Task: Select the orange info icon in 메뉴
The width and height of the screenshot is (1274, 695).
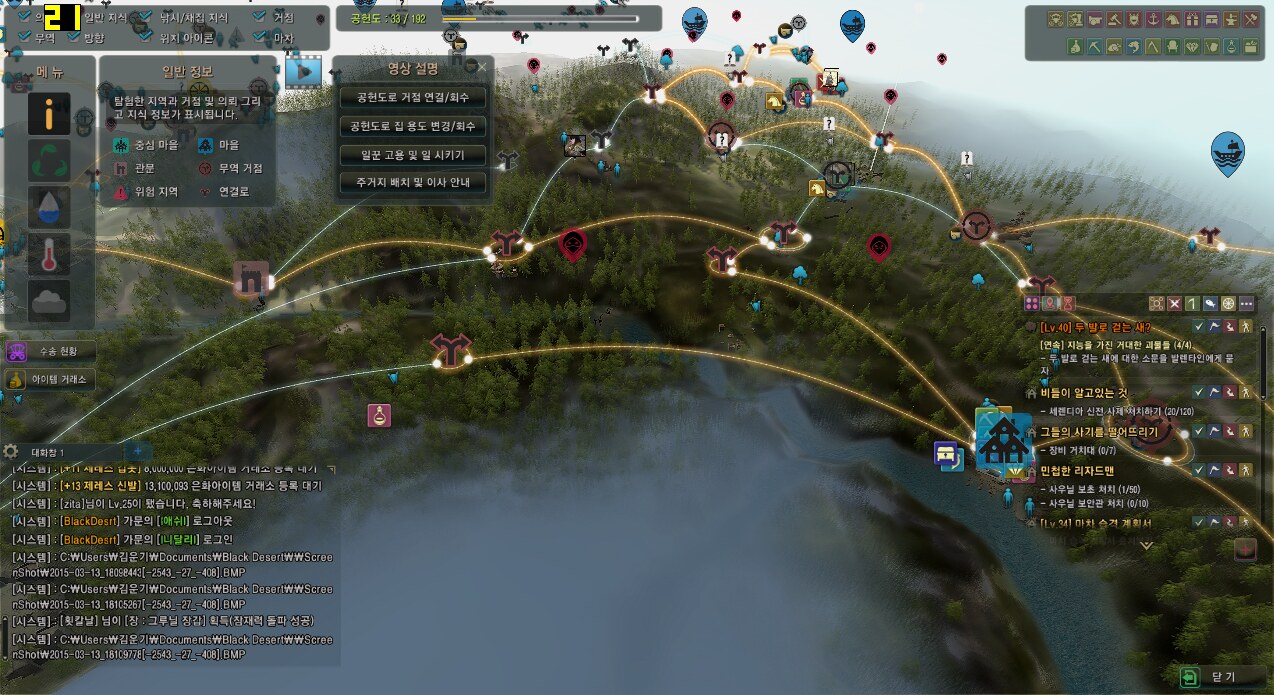Action: [49, 114]
